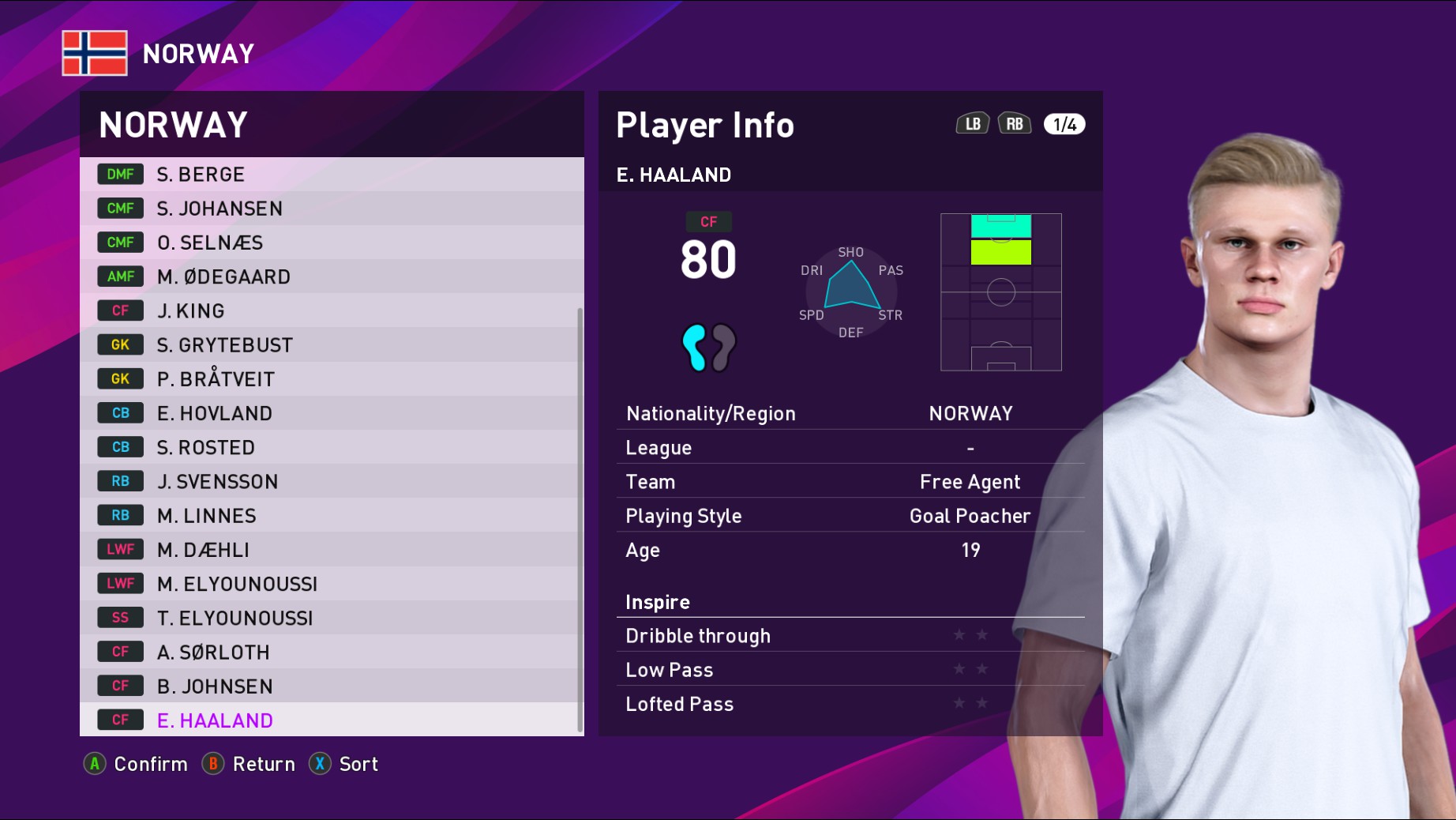Select the NORWAY squad header
The image size is (1456, 820).
tap(174, 124)
